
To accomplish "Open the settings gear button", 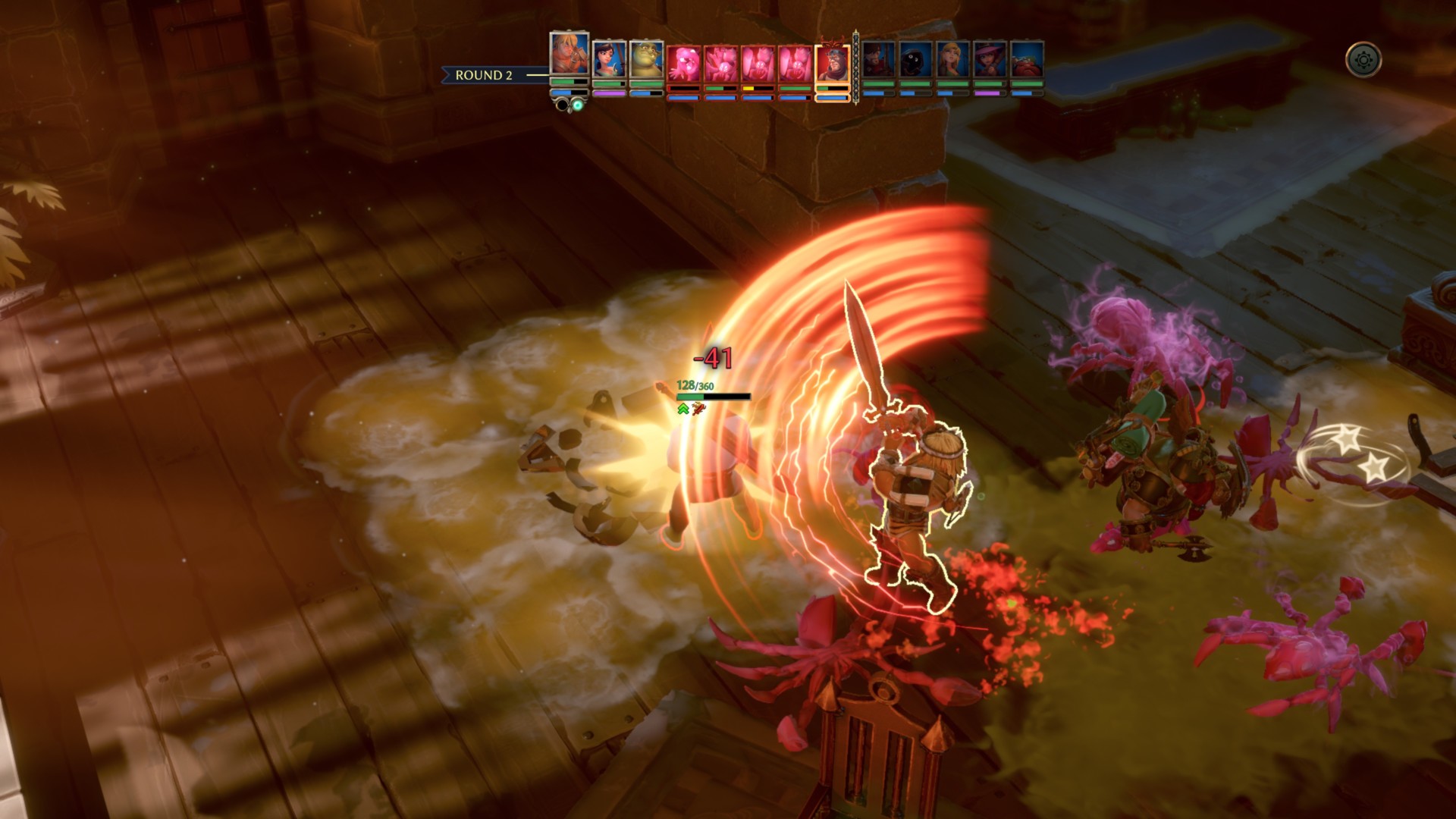I will tap(1363, 60).
